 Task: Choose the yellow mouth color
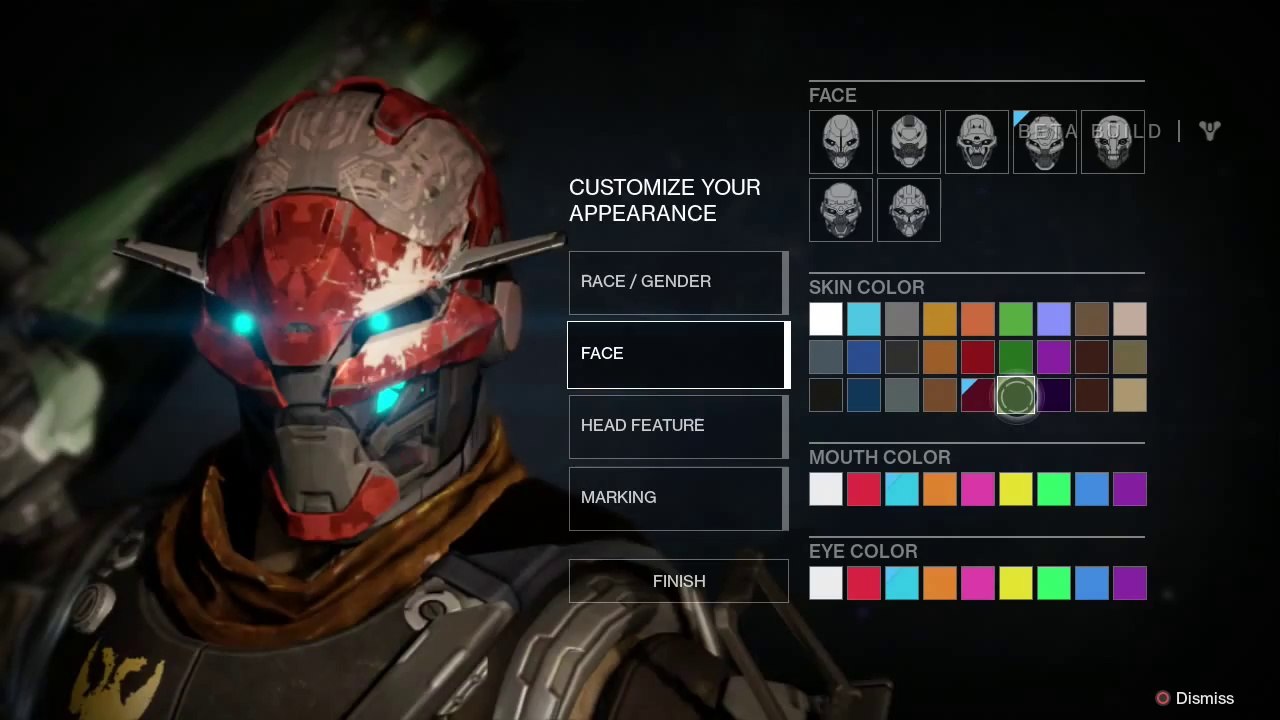[x=1016, y=489]
